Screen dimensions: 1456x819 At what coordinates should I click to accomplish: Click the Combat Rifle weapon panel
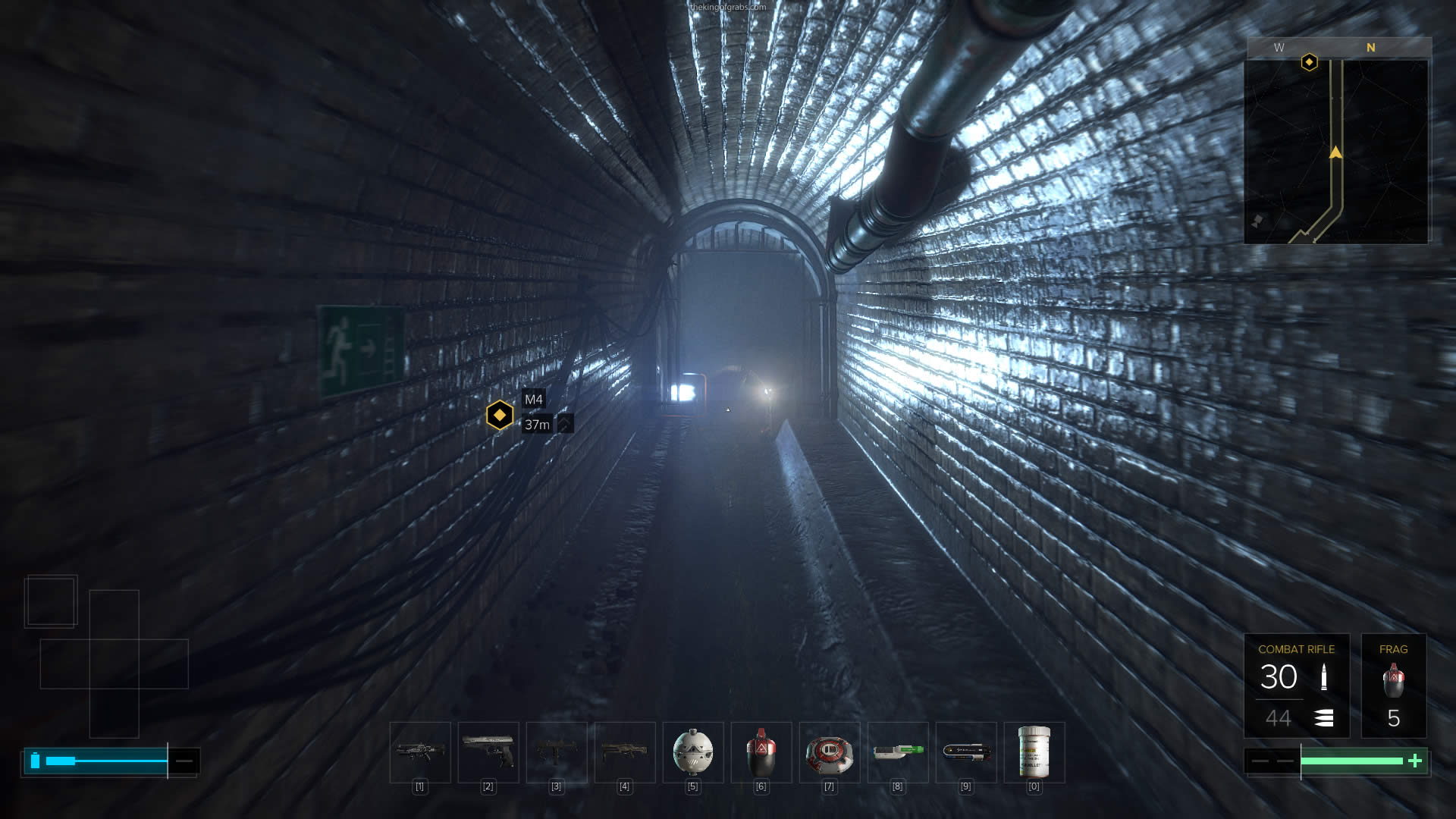pyautogui.click(x=1296, y=686)
